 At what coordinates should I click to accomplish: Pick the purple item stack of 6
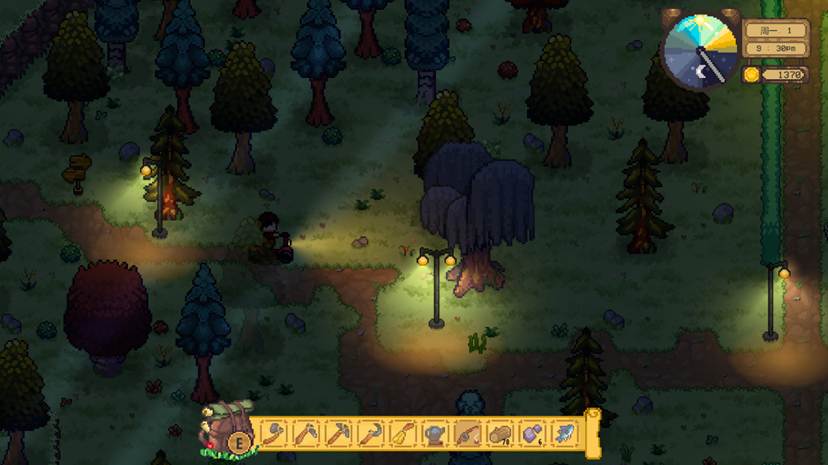(532, 434)
